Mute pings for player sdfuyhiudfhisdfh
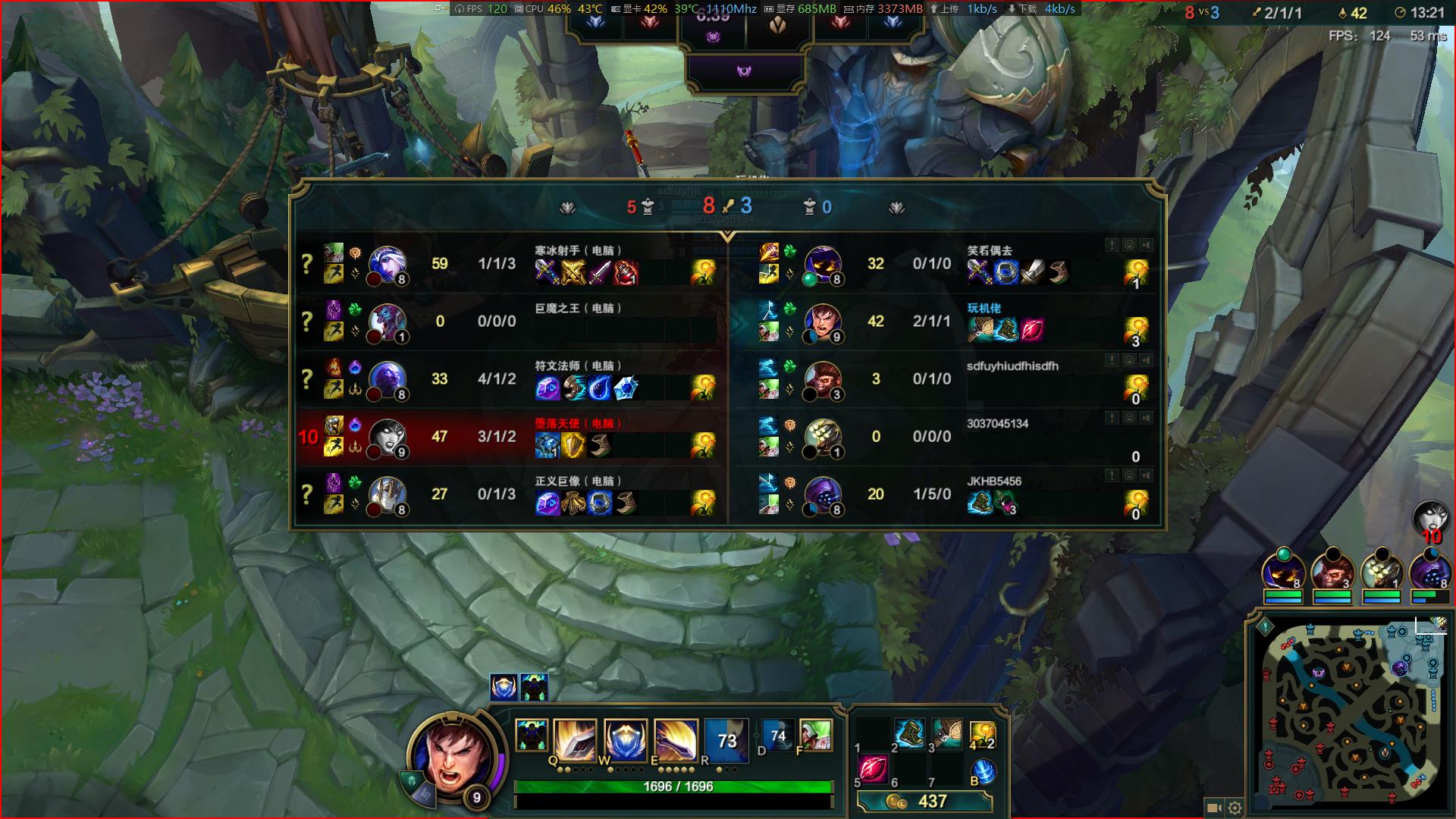Image resolution: width=1456 pixels, height=819 pixels. [x=1112, y=360]
